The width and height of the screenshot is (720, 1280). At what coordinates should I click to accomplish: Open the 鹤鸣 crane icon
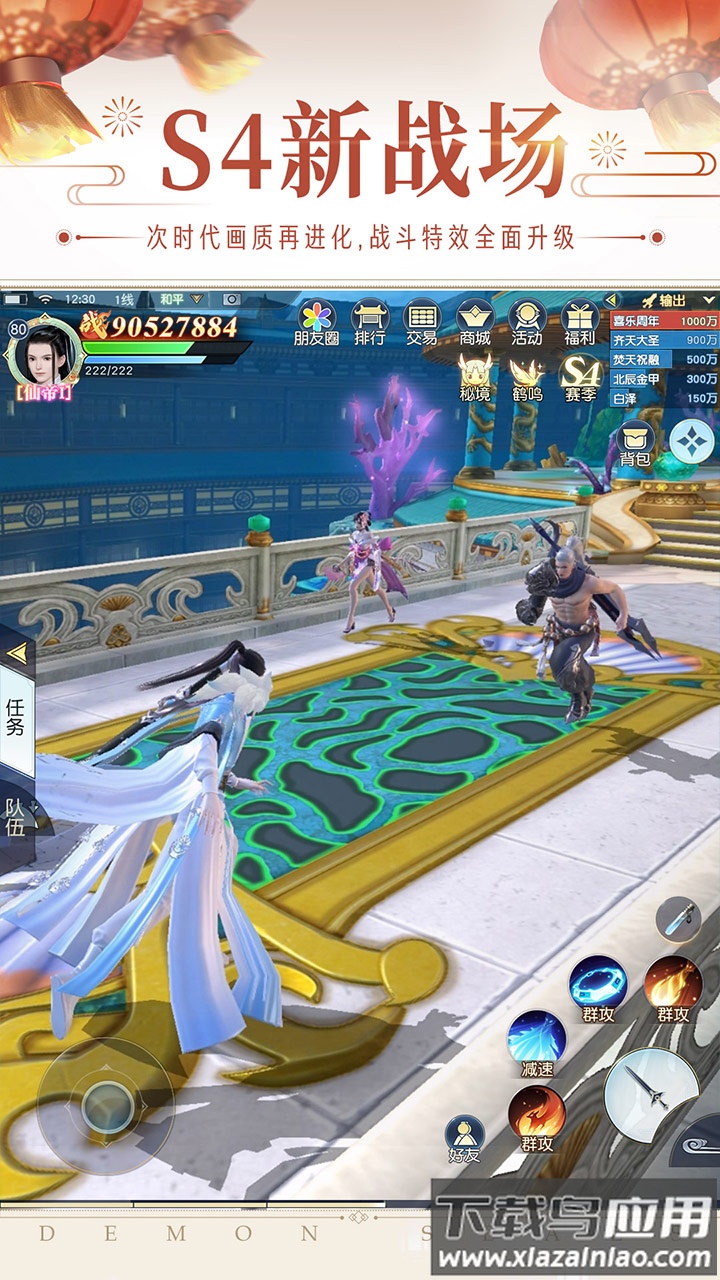click(x=527, y=377)
